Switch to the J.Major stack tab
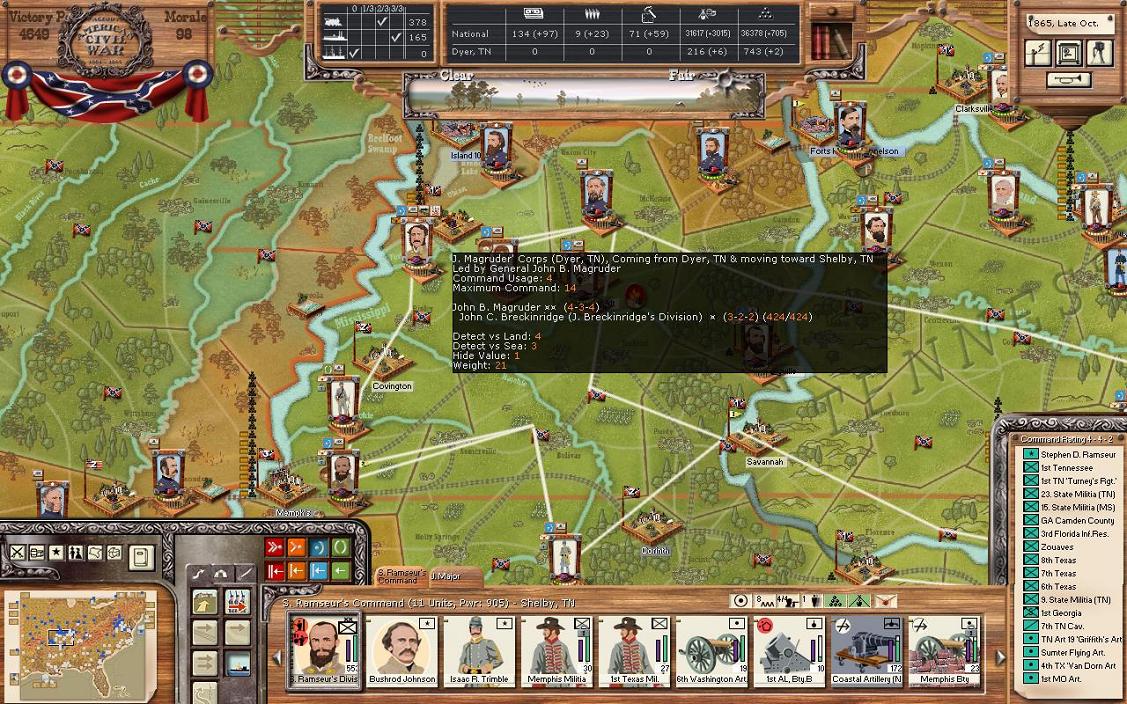This screenshot has height=704, width=1127. tap(445, 576)
